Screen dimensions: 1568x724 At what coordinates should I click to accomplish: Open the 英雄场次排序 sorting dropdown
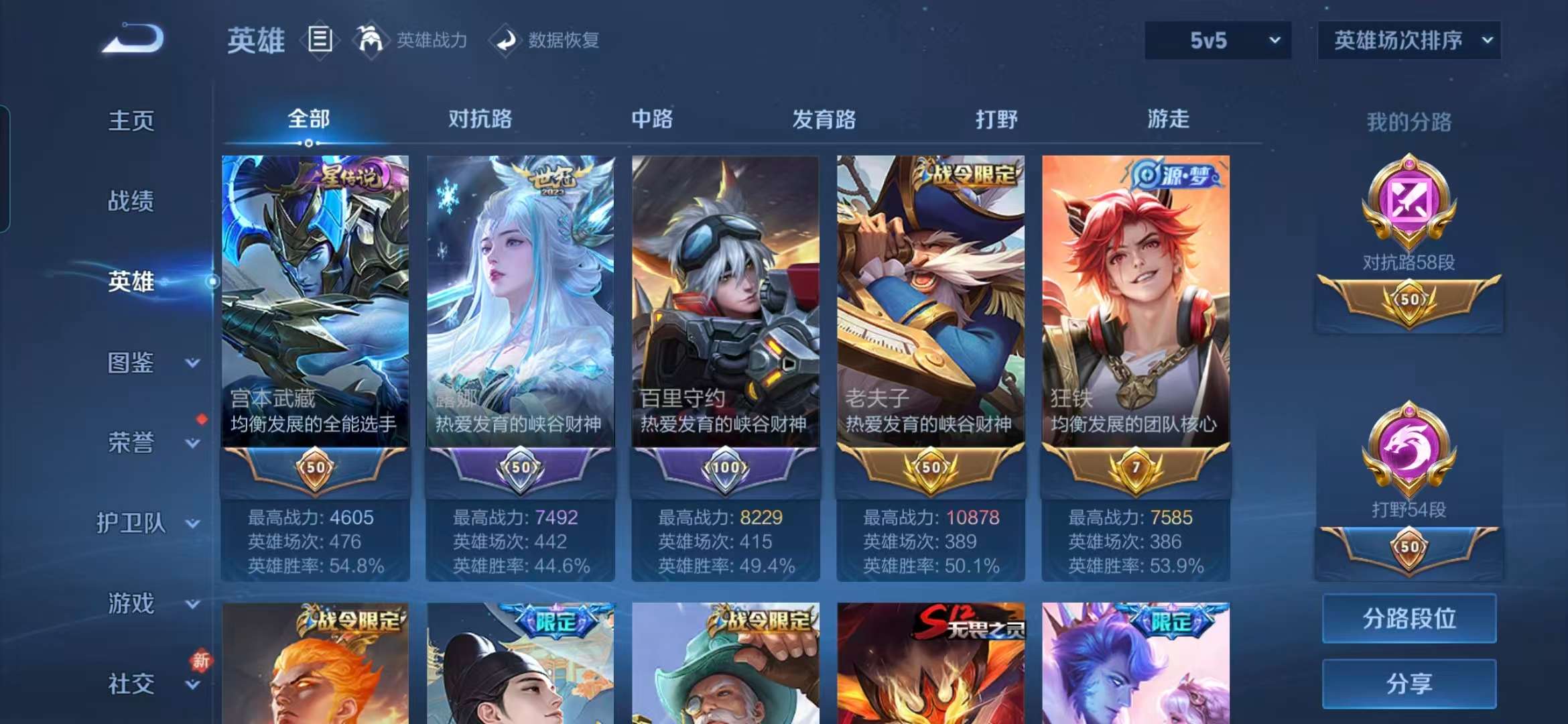point(1407,40)
